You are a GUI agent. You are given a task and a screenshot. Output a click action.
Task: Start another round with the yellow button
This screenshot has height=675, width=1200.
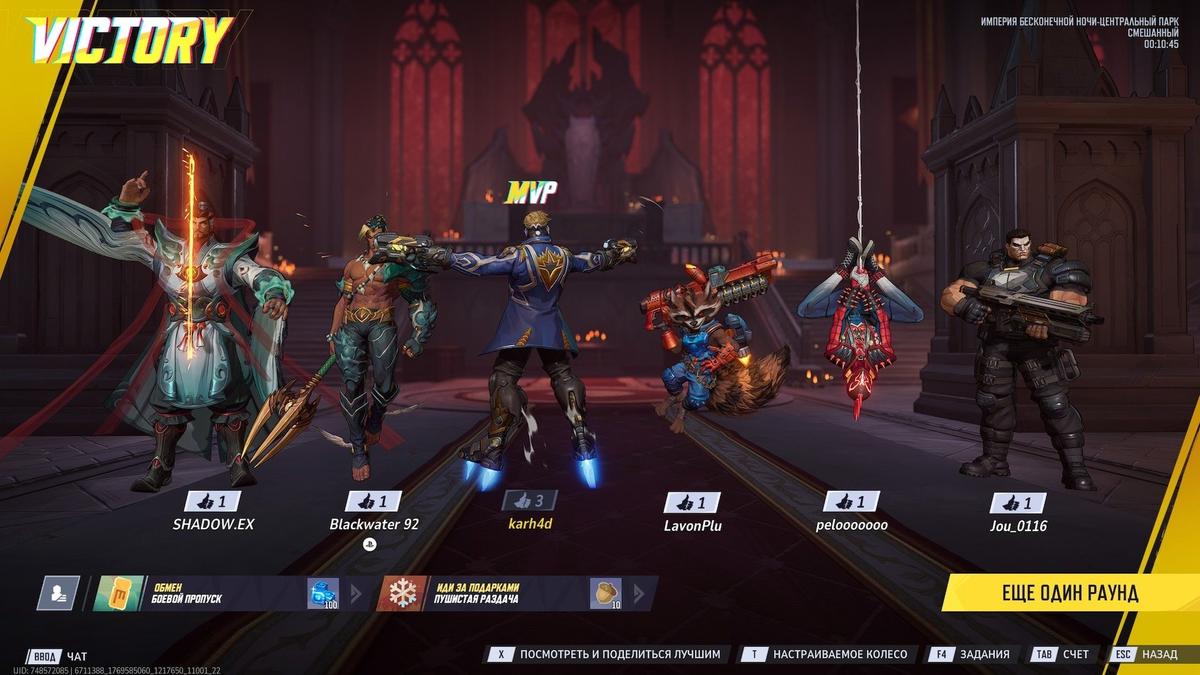pos(1069,593)
